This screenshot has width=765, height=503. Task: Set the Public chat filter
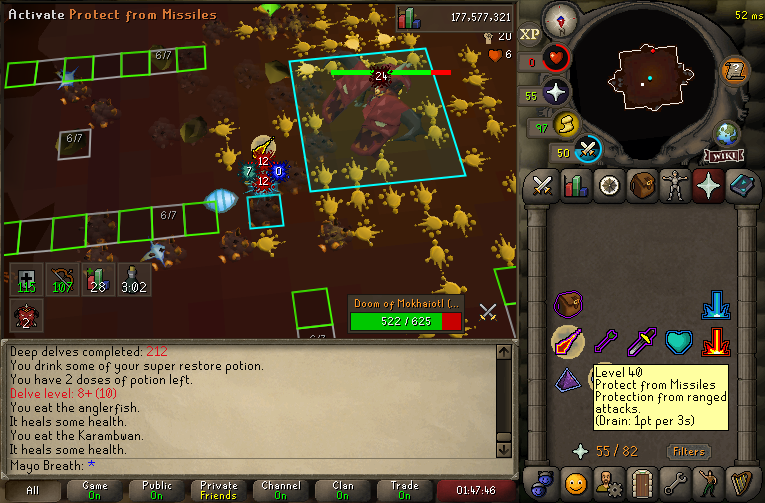pos(156,491)
